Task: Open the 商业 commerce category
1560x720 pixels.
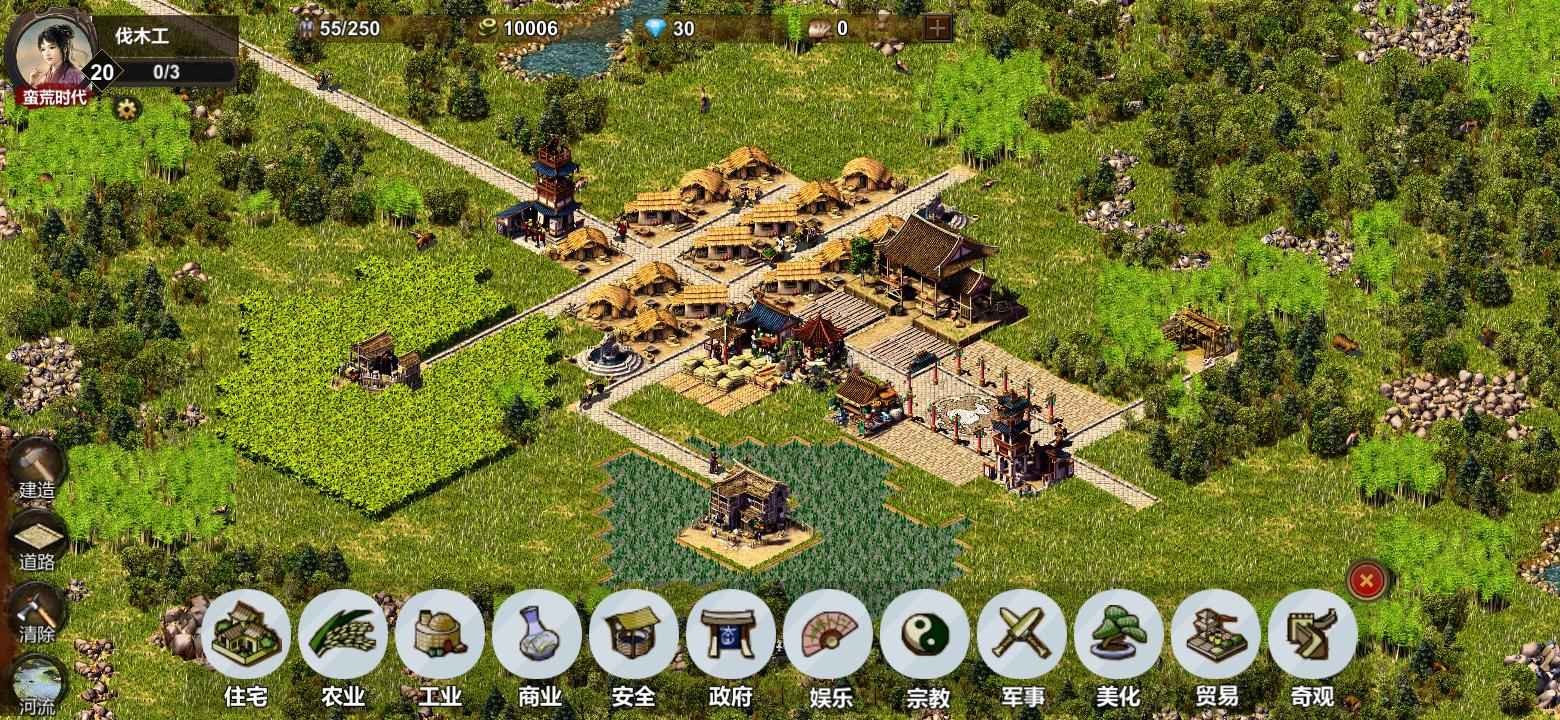Action: (x=537, y=635)
